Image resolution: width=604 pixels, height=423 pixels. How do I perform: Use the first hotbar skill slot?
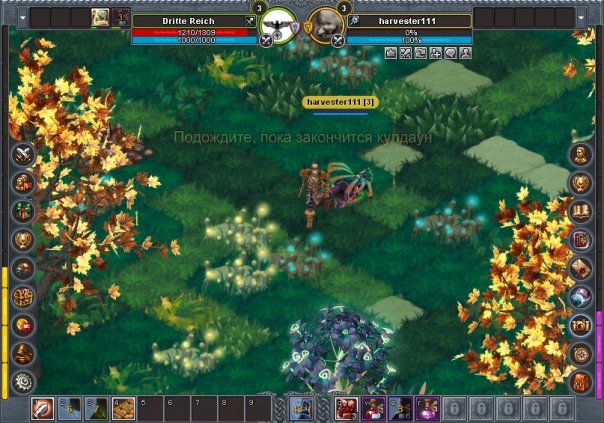click(x=43, y=408)
